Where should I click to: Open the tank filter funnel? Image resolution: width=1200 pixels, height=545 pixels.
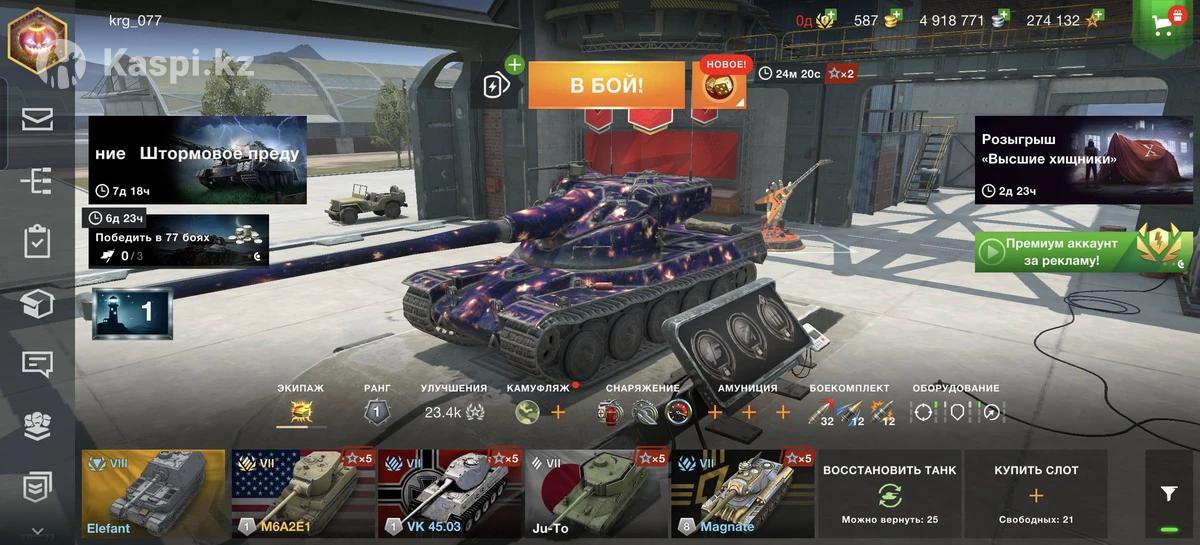(x=1168, y=493)
